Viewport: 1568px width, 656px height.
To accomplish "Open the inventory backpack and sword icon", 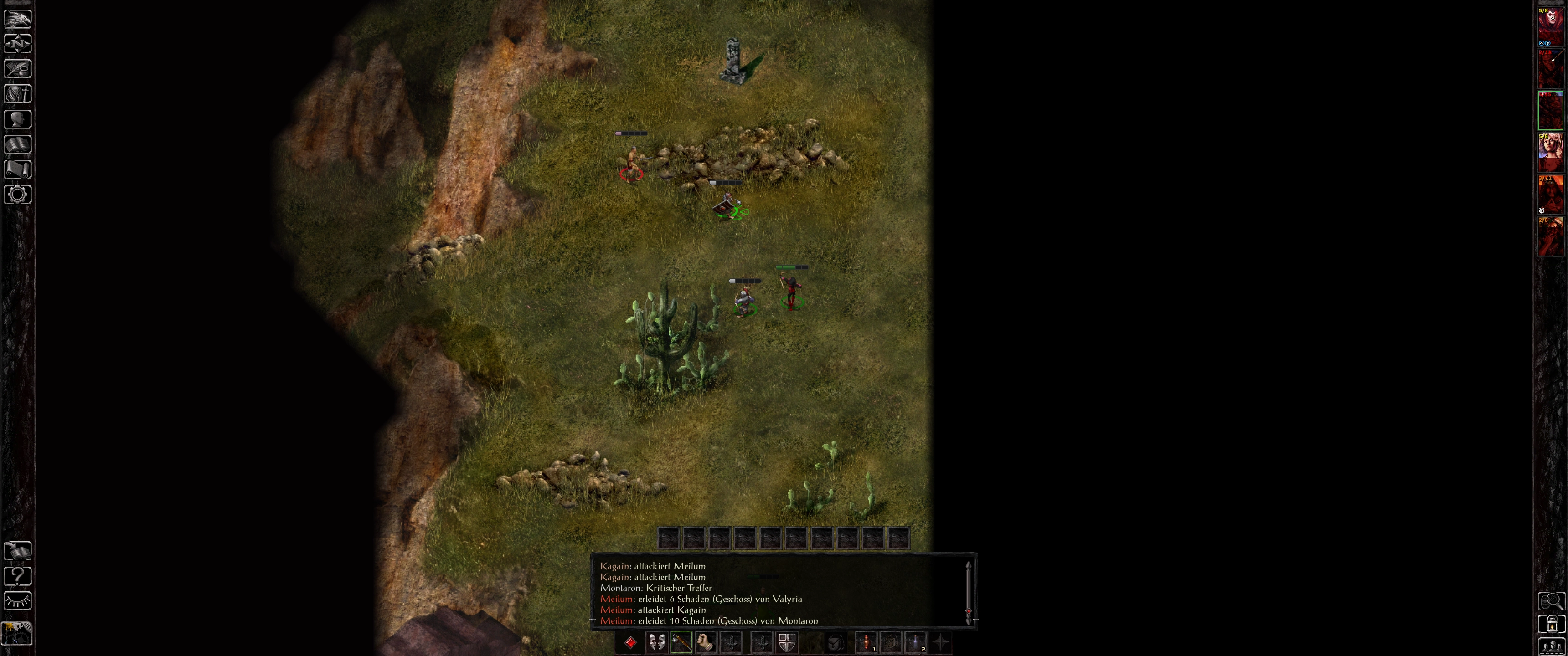I will [18, 94].
